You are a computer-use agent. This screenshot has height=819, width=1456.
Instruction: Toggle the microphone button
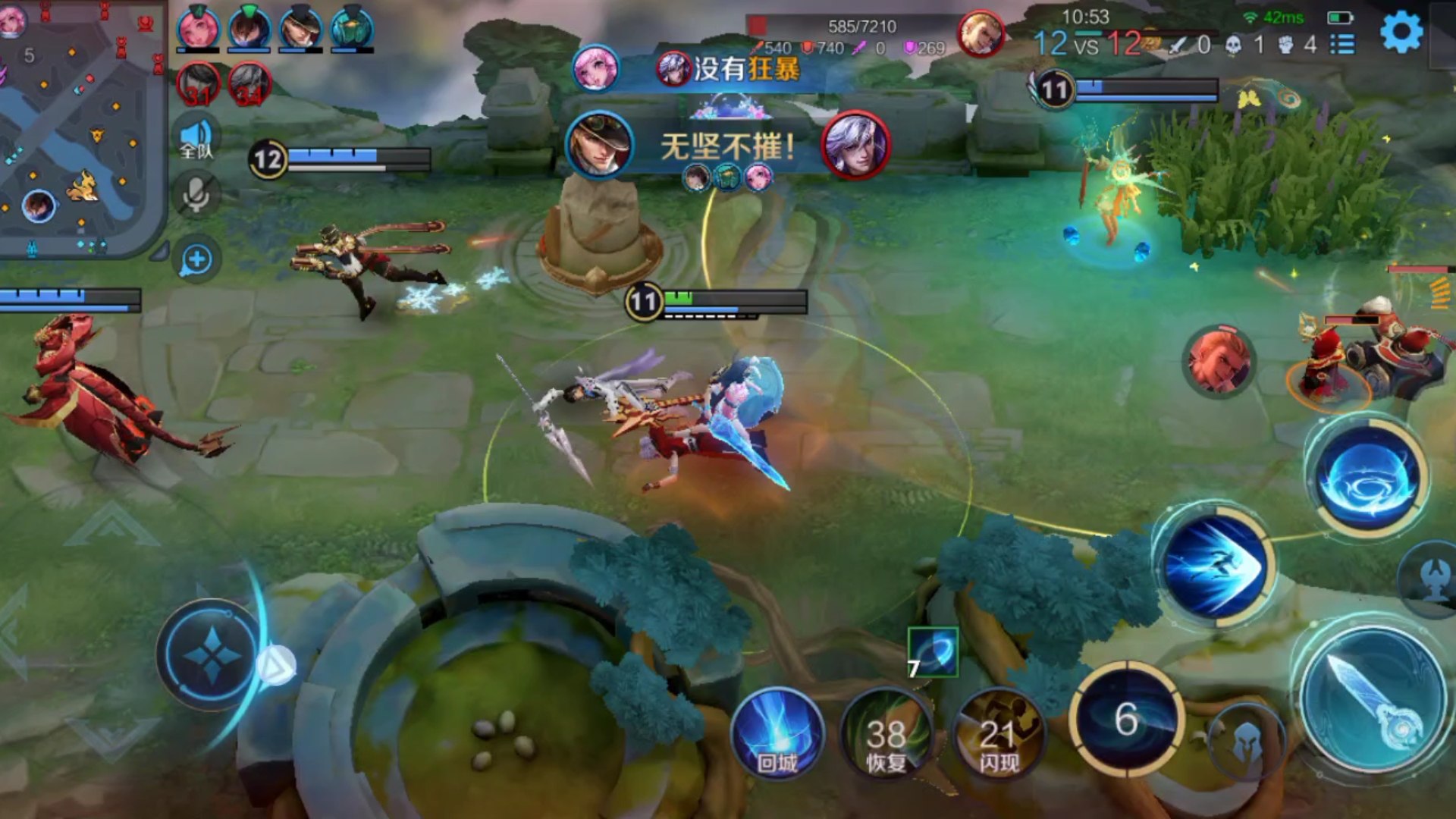196,195
